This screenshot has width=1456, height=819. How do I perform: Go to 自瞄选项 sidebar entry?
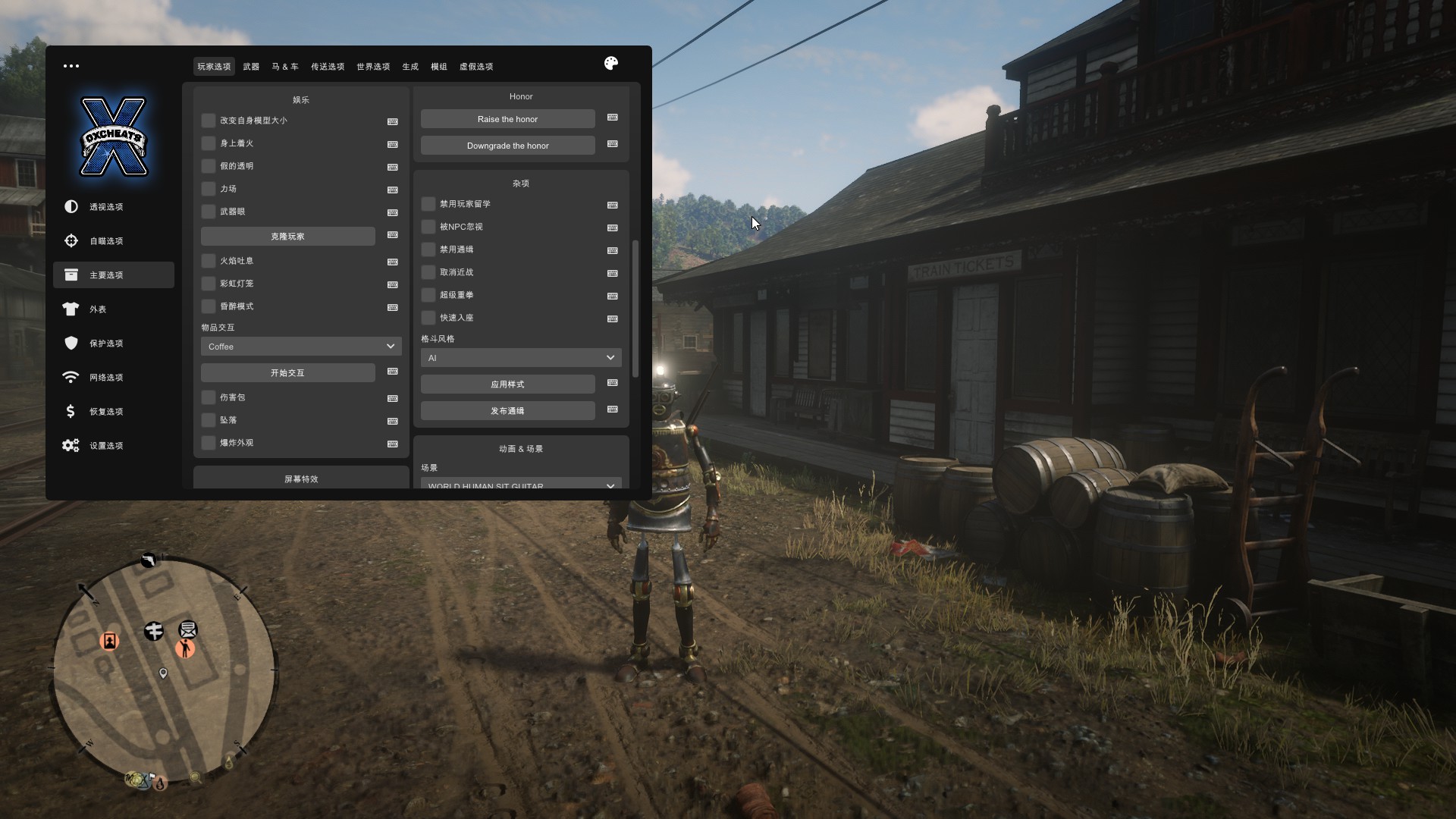click(106, 241)
